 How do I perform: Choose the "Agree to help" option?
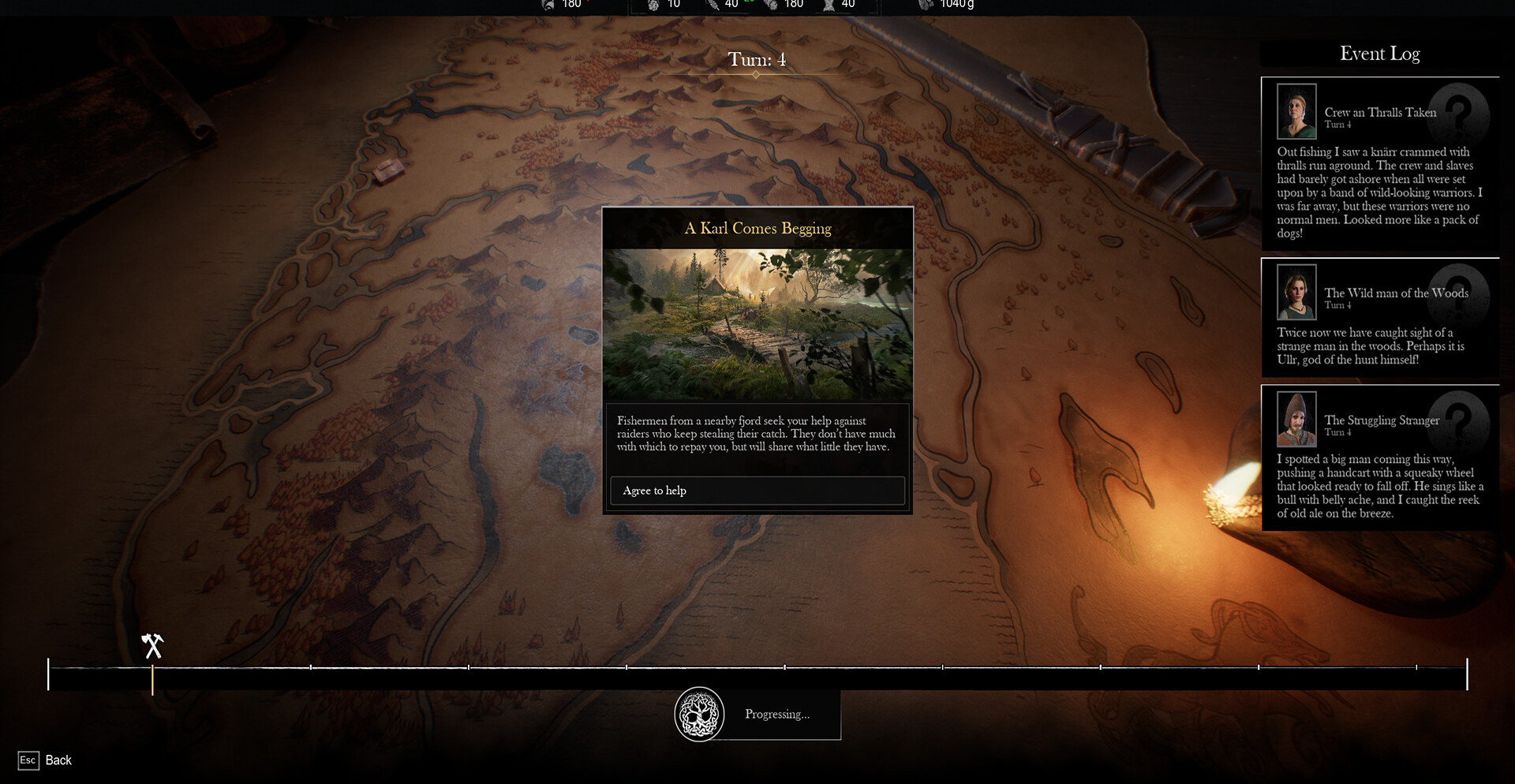tap(757, 491)
